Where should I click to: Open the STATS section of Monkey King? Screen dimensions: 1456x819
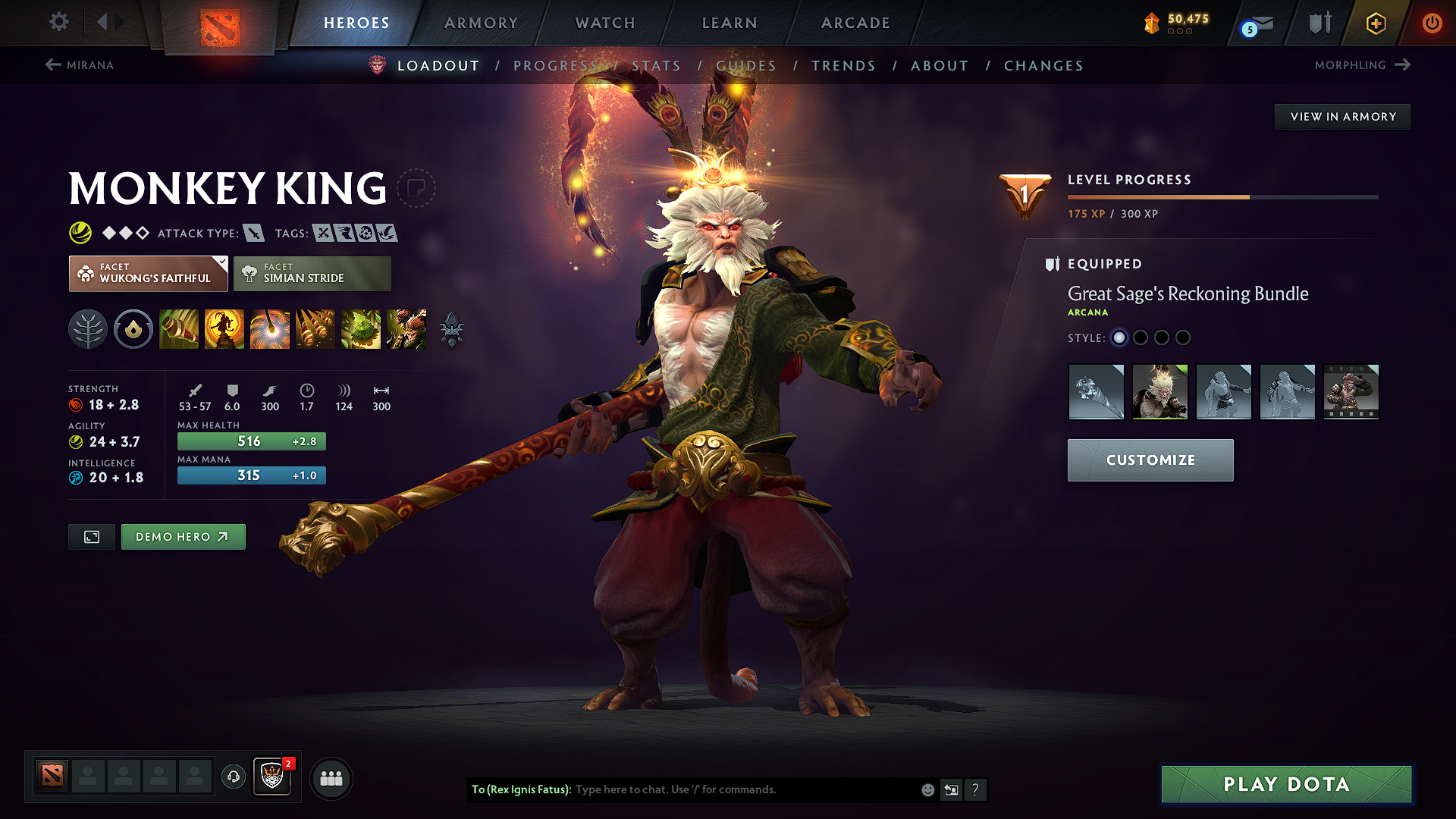(657, 66)
